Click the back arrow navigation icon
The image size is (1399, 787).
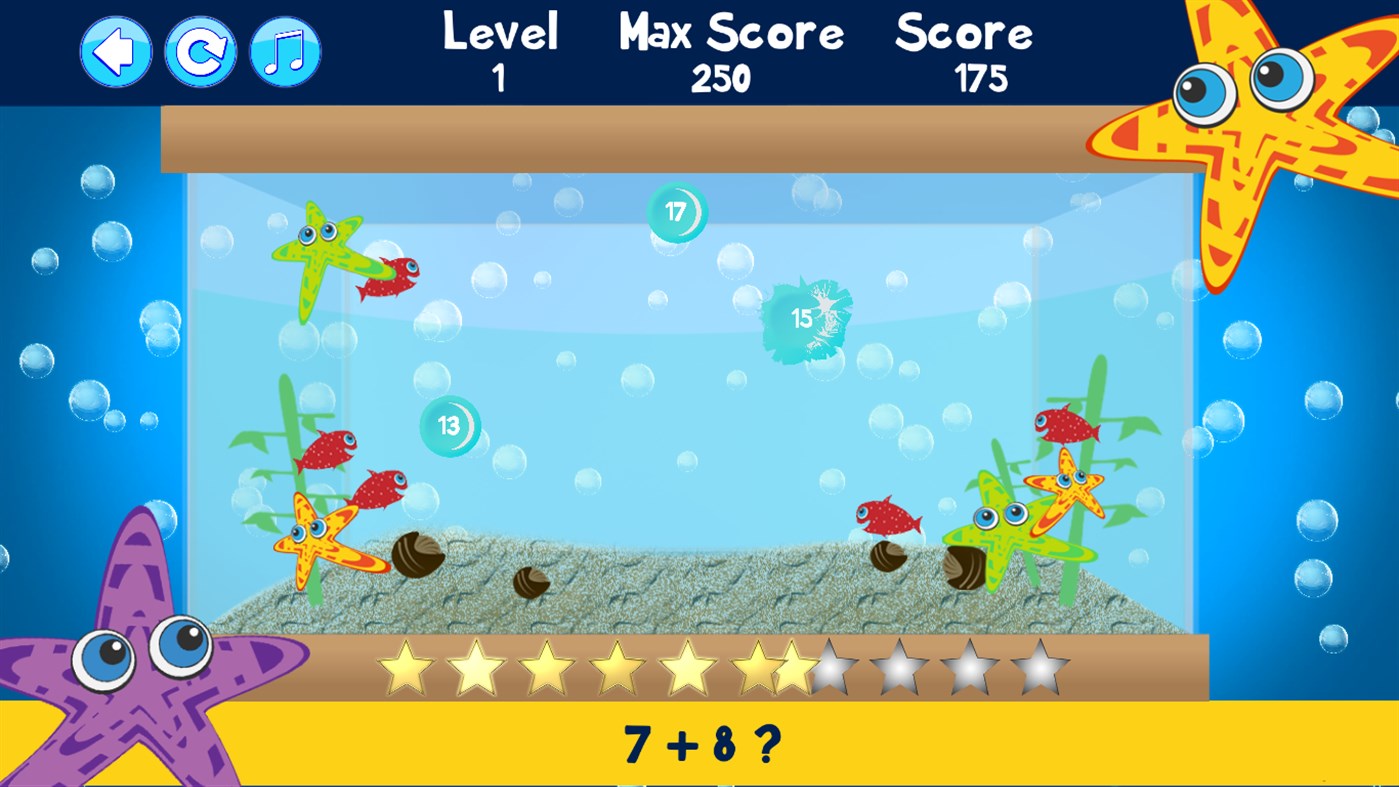[x=115, y=51]
